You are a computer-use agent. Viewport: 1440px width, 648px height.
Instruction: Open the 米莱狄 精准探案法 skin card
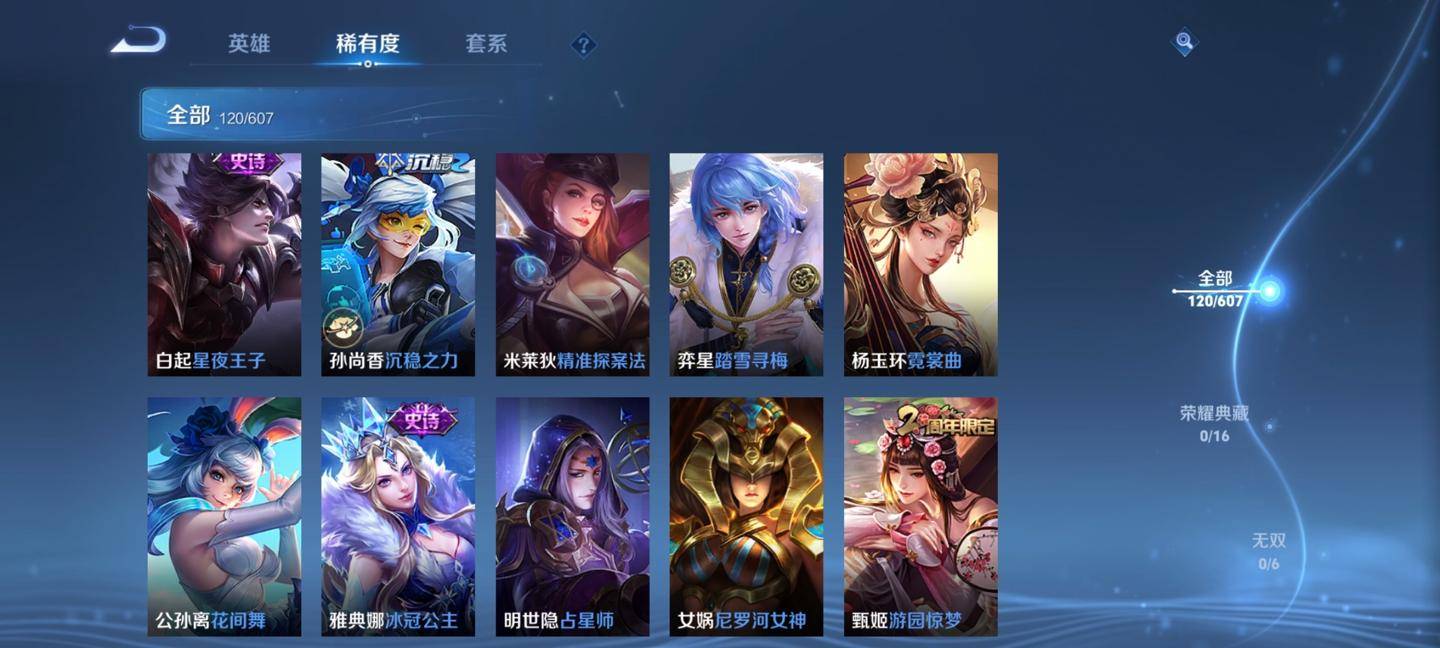coord(572,264)
